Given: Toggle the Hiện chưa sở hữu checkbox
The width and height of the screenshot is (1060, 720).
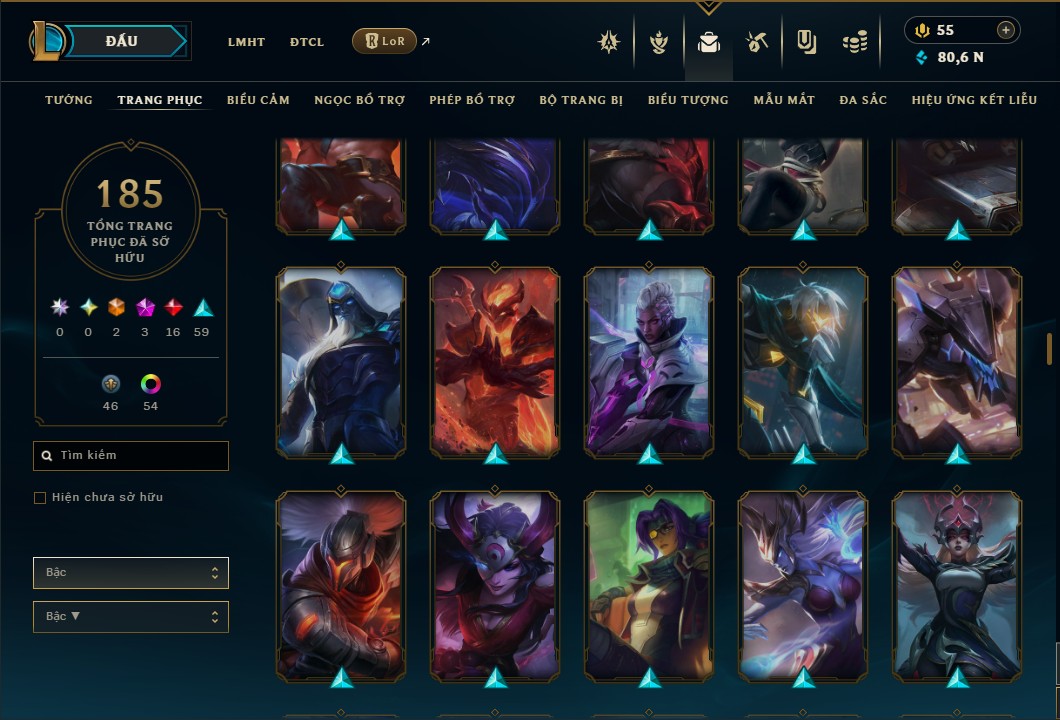Looking at the screenshot, I should pos(40,498).
